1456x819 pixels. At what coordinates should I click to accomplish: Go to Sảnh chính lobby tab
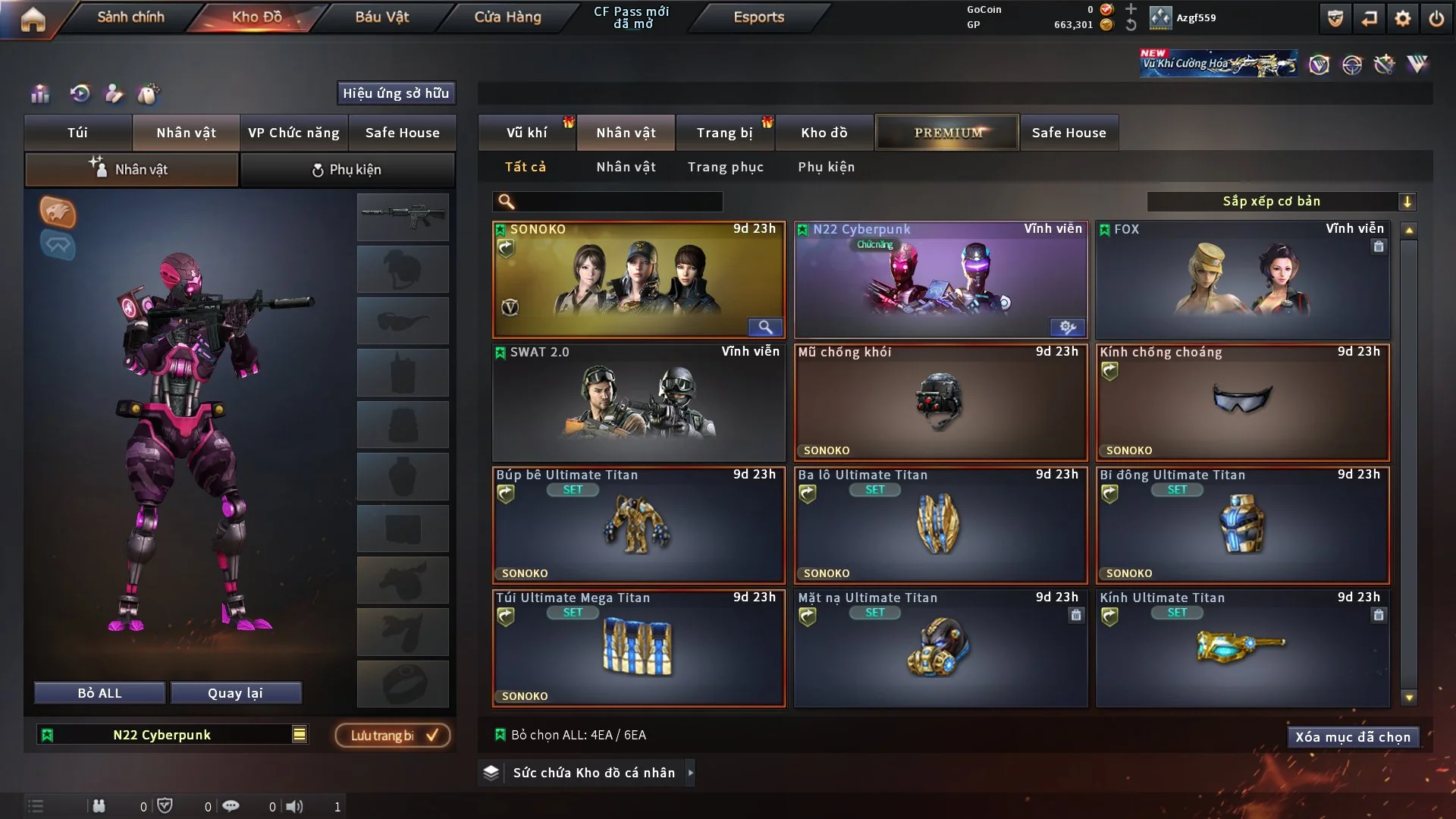pos(130,17)
